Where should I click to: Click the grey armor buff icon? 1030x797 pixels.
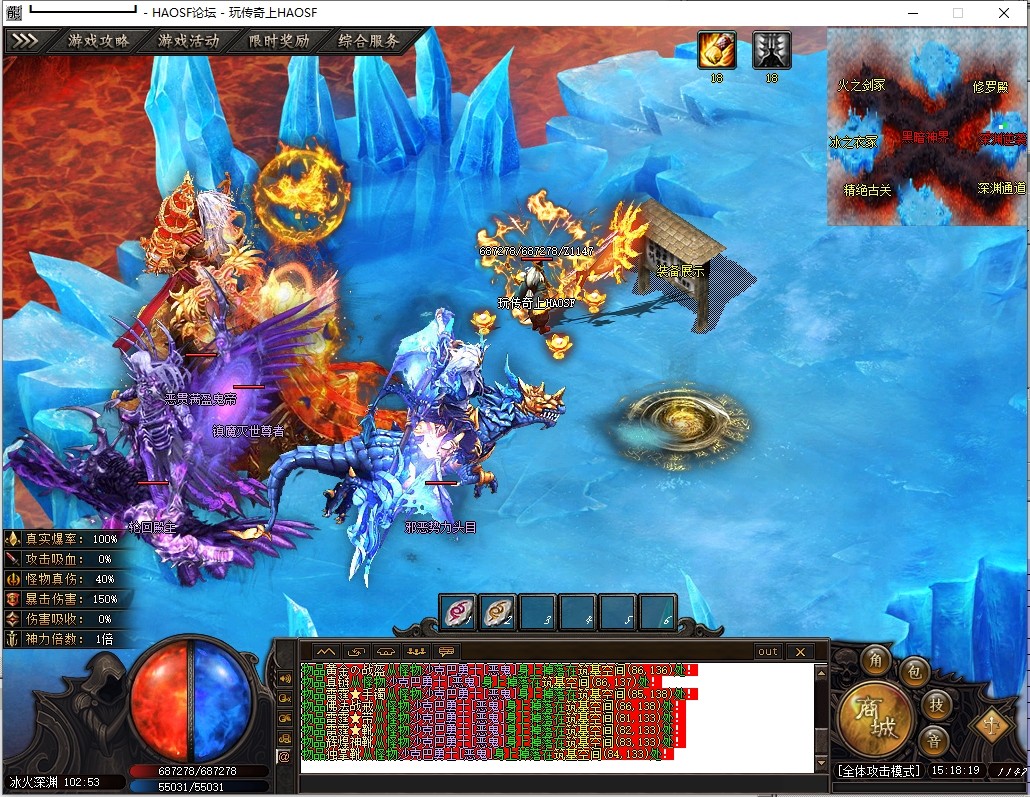point(771,50)
